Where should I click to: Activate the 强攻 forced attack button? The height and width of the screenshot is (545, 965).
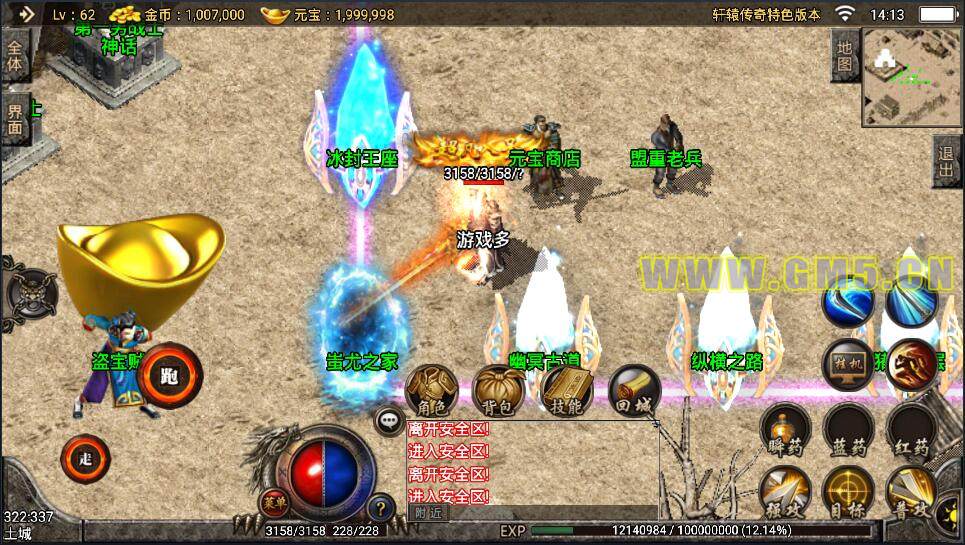[x=786, y=493]
